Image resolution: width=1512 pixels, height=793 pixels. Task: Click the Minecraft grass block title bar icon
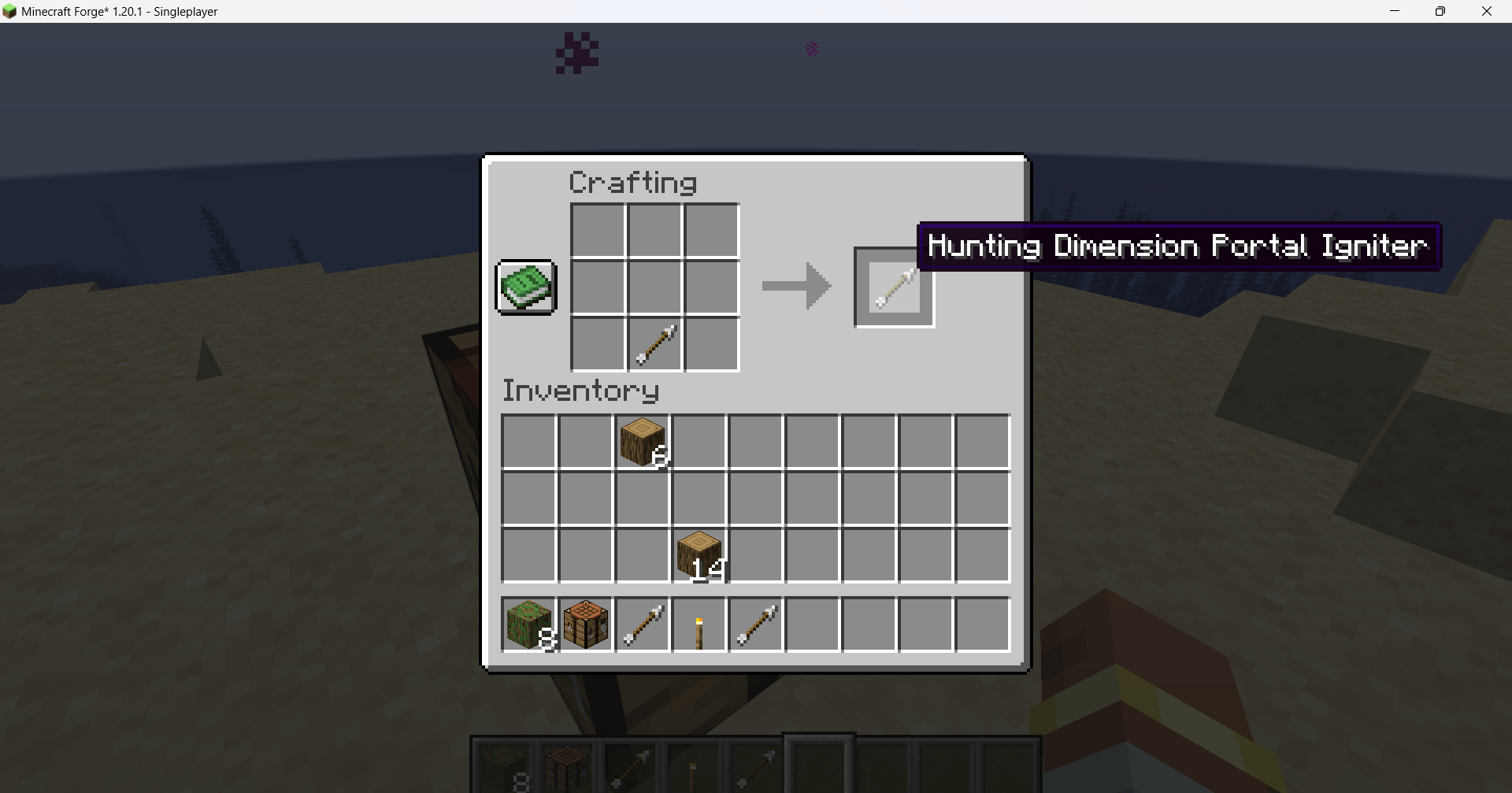(10, 11)
